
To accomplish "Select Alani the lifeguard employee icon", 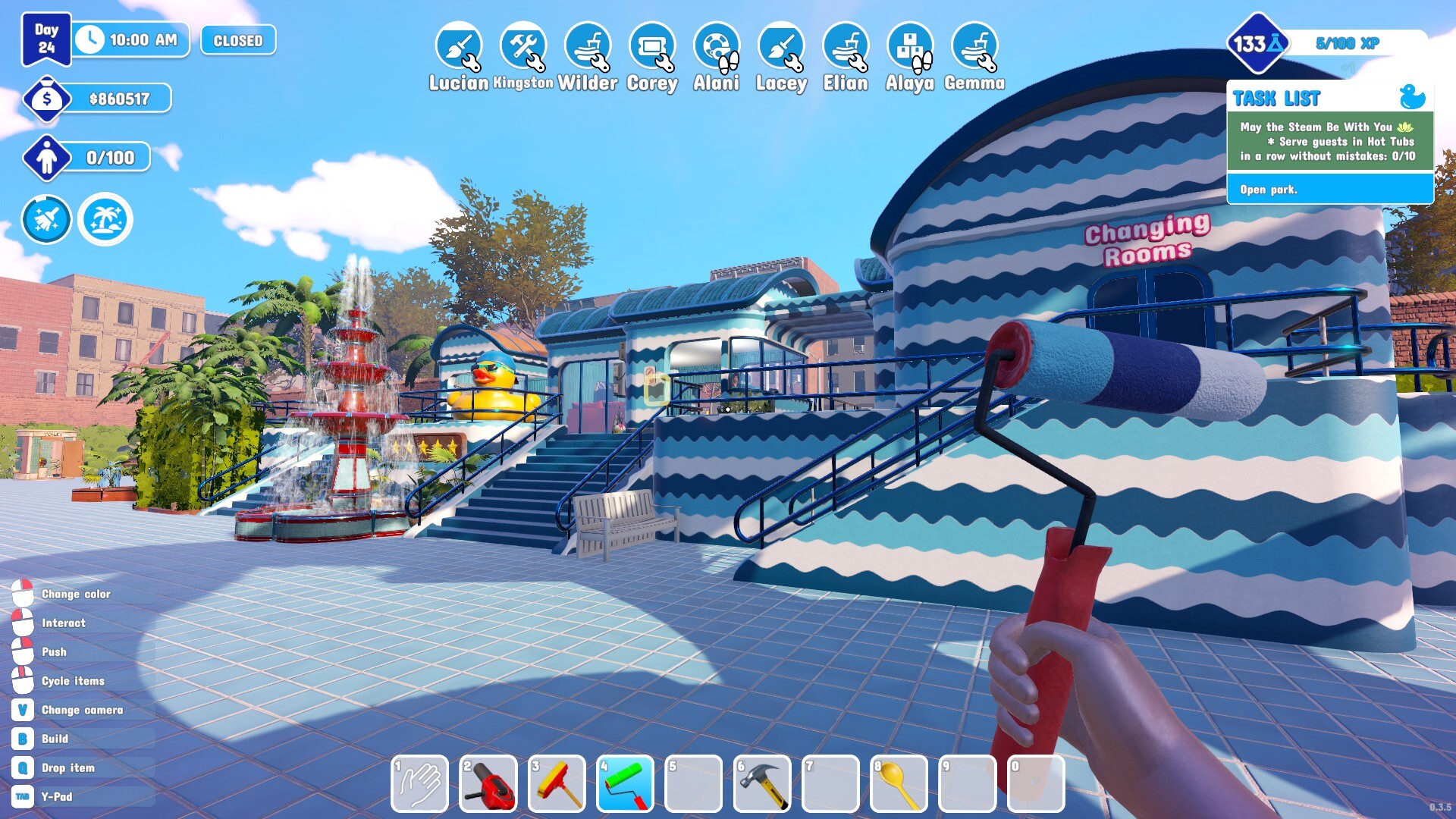I will [714, 47].
